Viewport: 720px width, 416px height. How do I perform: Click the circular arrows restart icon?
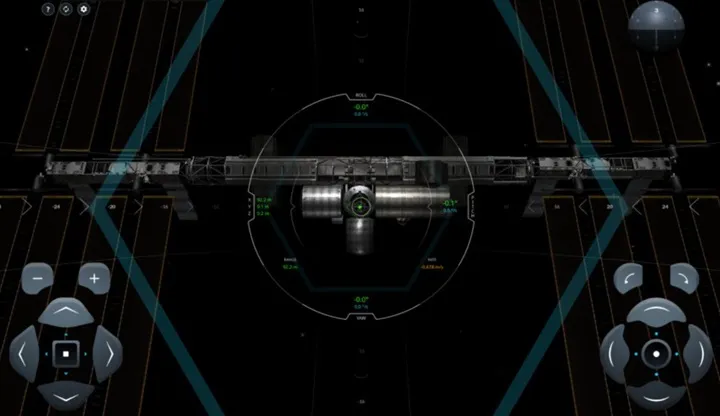tap(66, 9)
